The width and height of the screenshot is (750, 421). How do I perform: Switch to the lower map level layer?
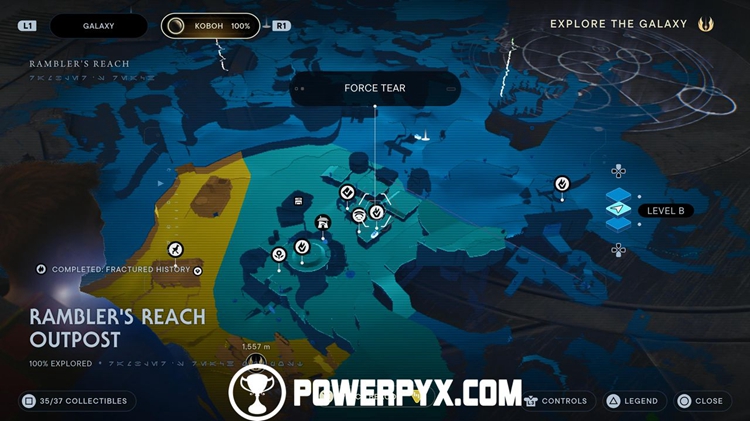tap(619, 224)
